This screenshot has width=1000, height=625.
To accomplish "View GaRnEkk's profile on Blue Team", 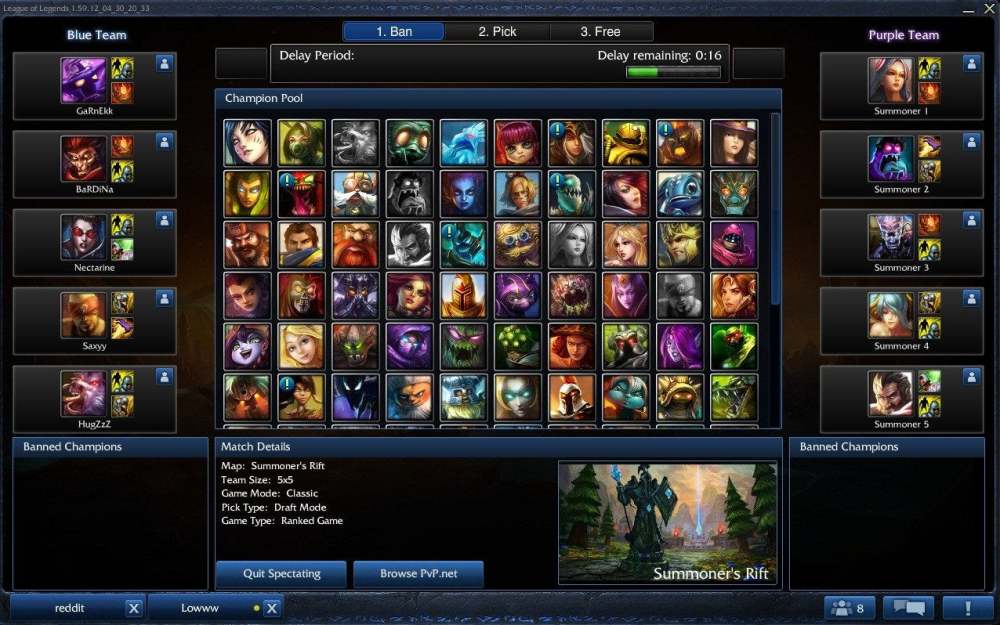I will click(x=165, y=64).
